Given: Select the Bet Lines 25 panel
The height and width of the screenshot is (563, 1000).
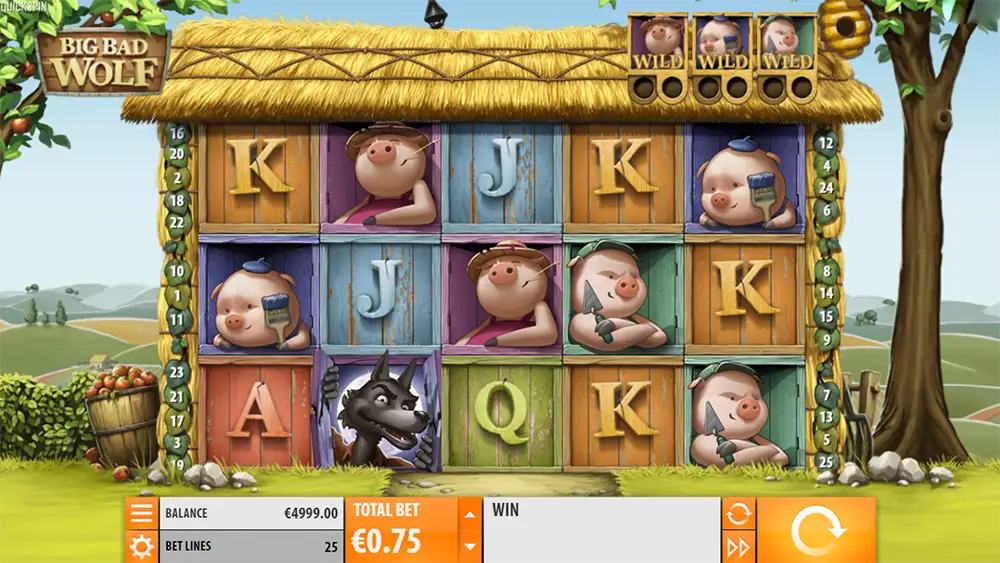Looking at the screenshot, I should coord(250,546).
